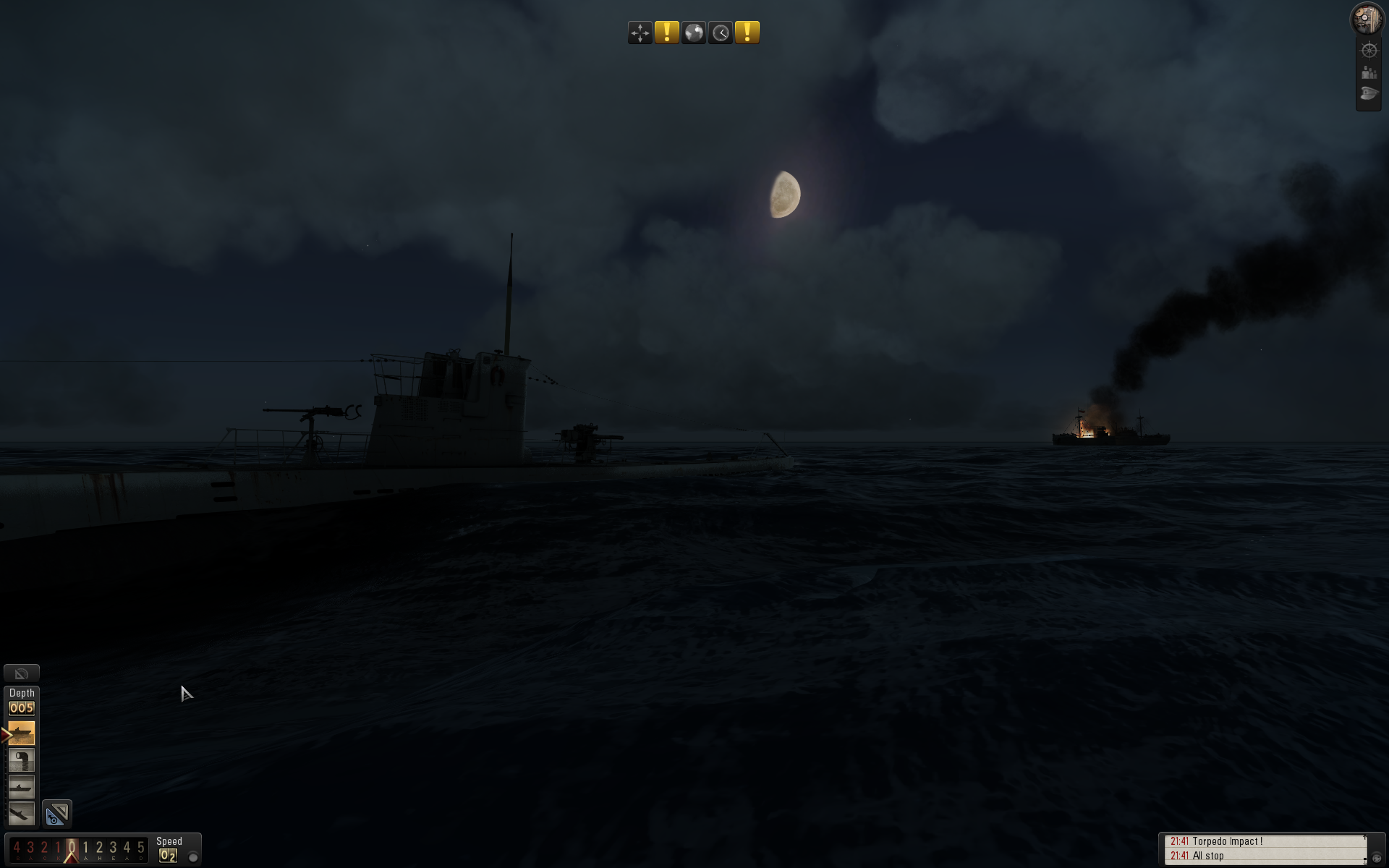Select the ship's wheel helm icon
Viewport: 1389px width, 868px height.
(x=1369, y=51)
